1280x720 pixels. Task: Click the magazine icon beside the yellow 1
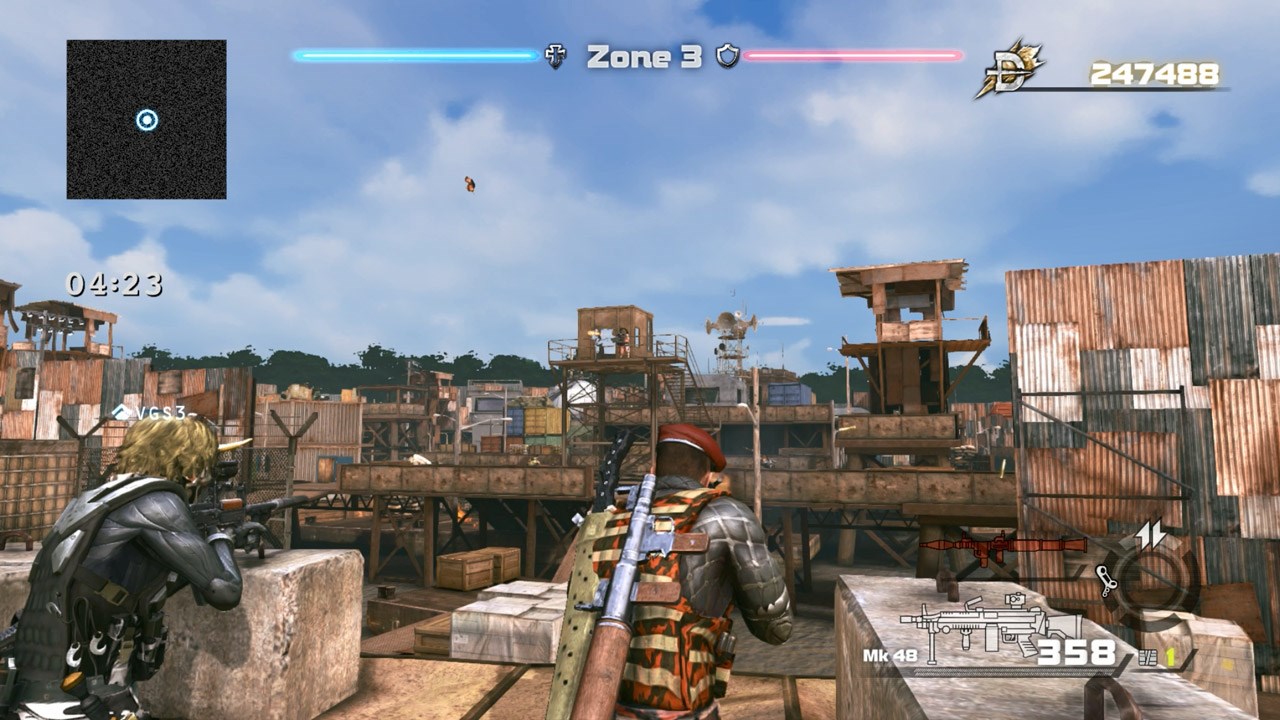pos(1147,657)
